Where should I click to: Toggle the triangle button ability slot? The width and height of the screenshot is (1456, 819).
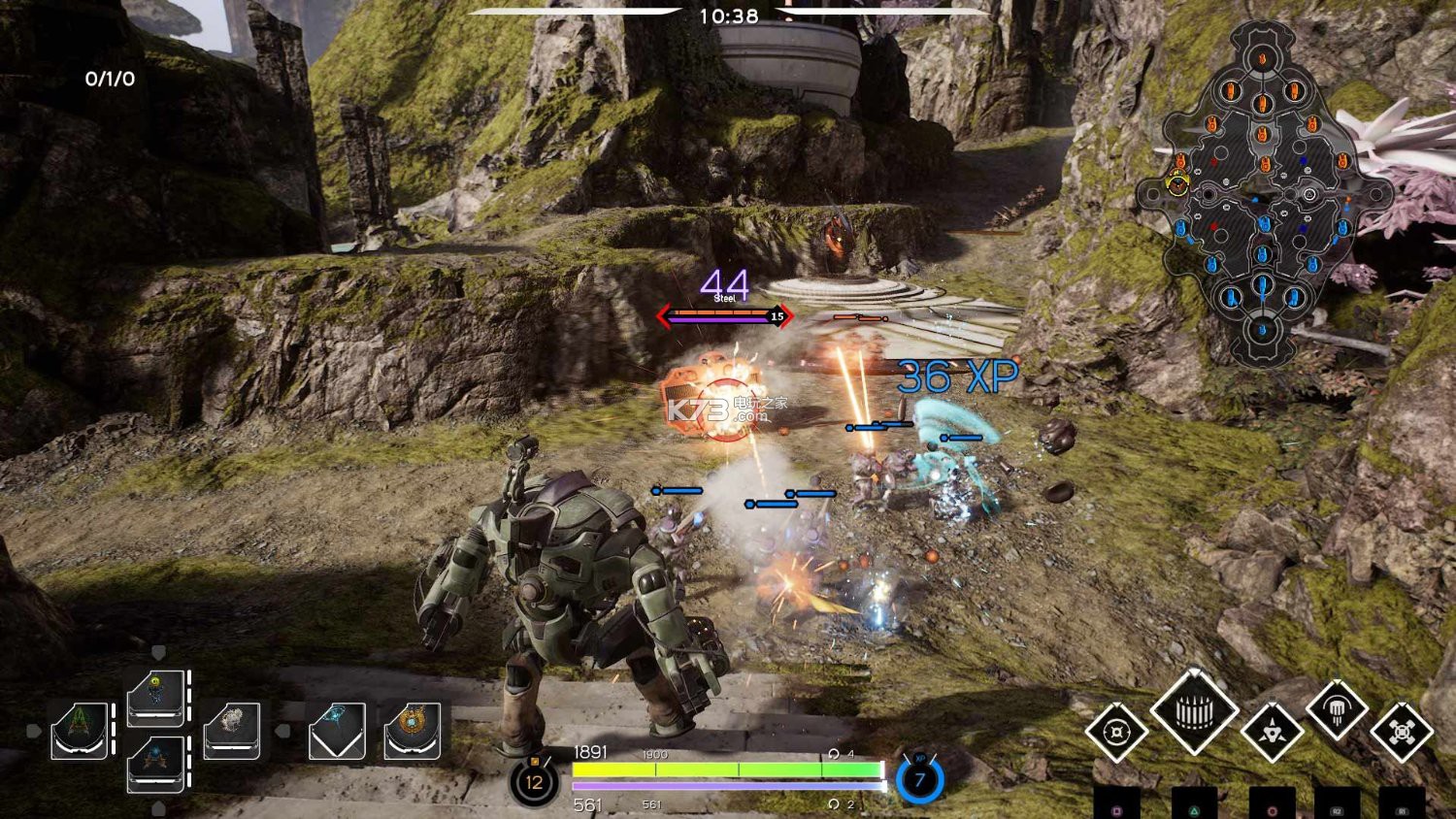1195,809
